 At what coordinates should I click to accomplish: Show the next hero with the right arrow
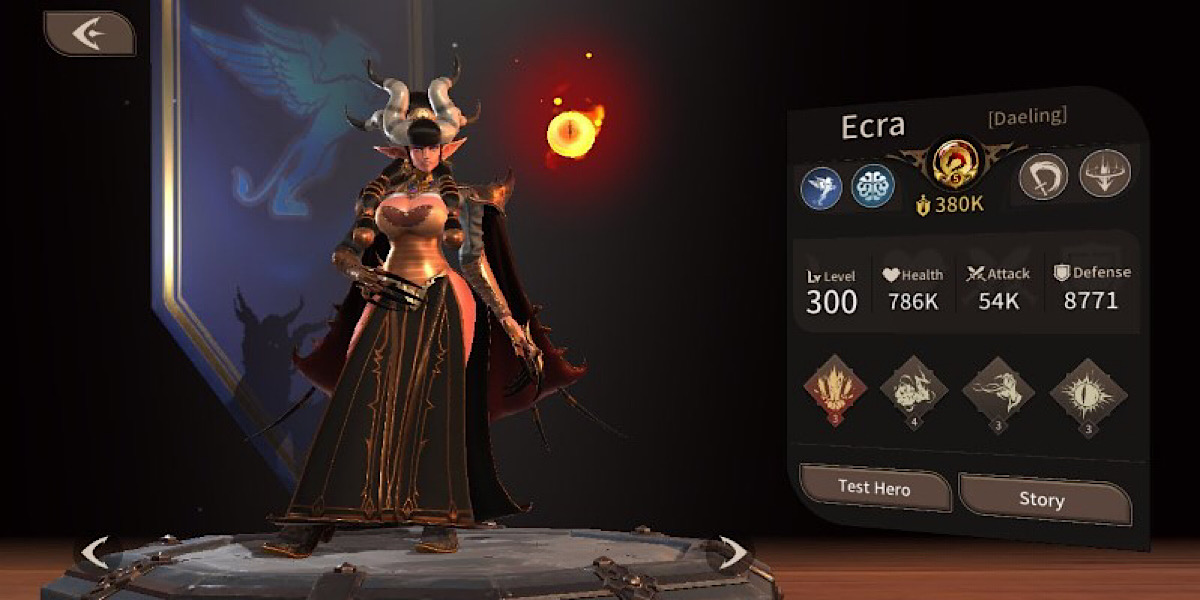click(732, 551)
